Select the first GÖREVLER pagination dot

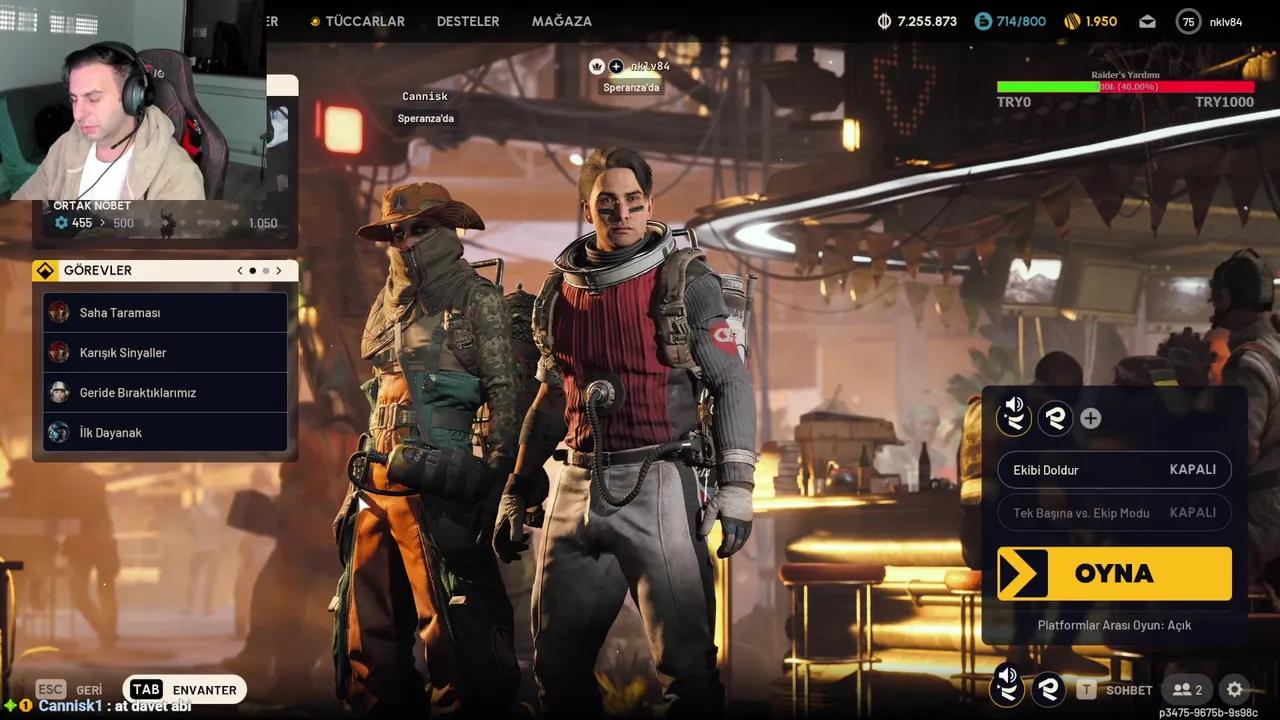coord(252,270)
